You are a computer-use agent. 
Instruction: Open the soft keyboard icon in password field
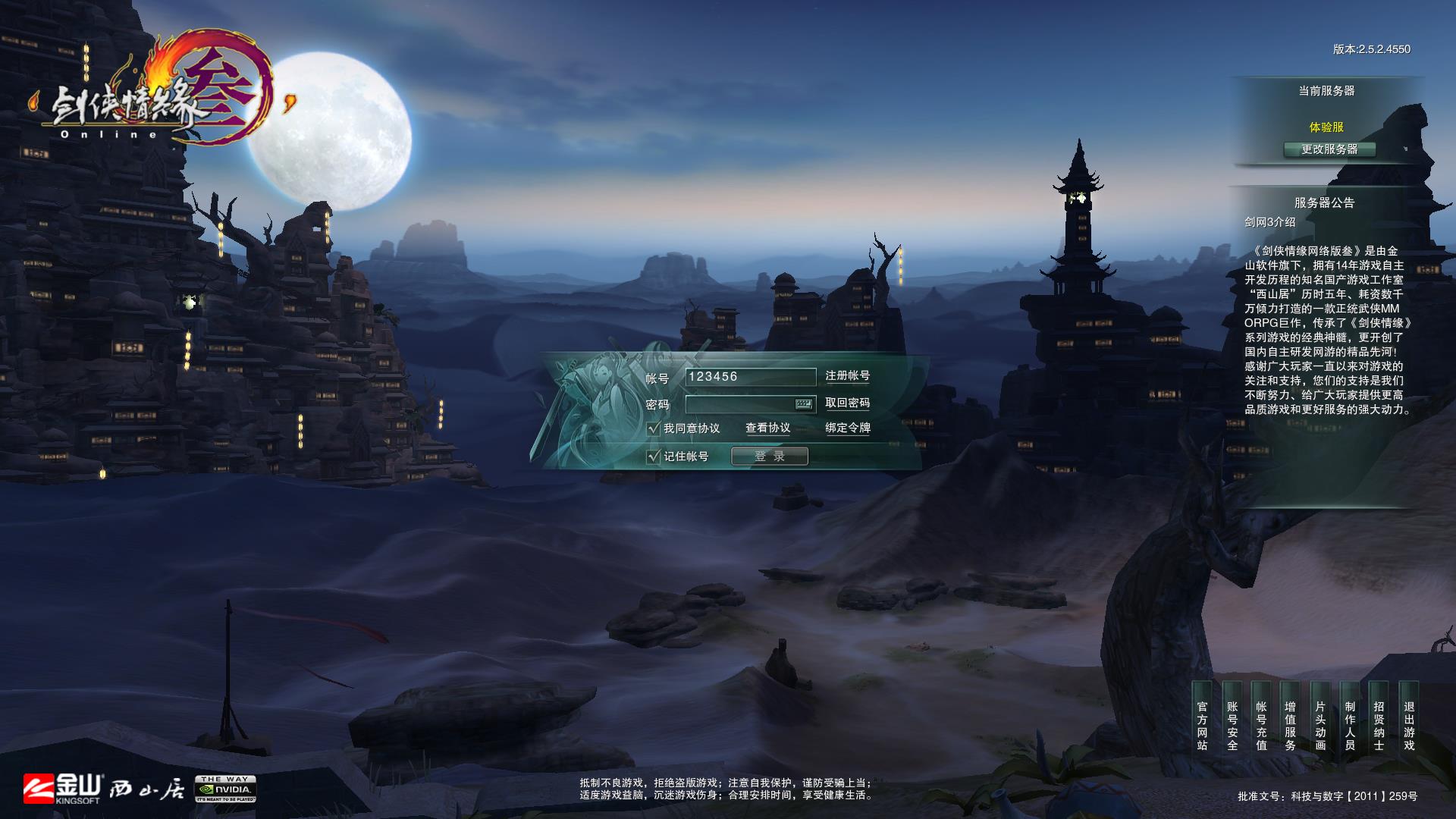[804, 404]
